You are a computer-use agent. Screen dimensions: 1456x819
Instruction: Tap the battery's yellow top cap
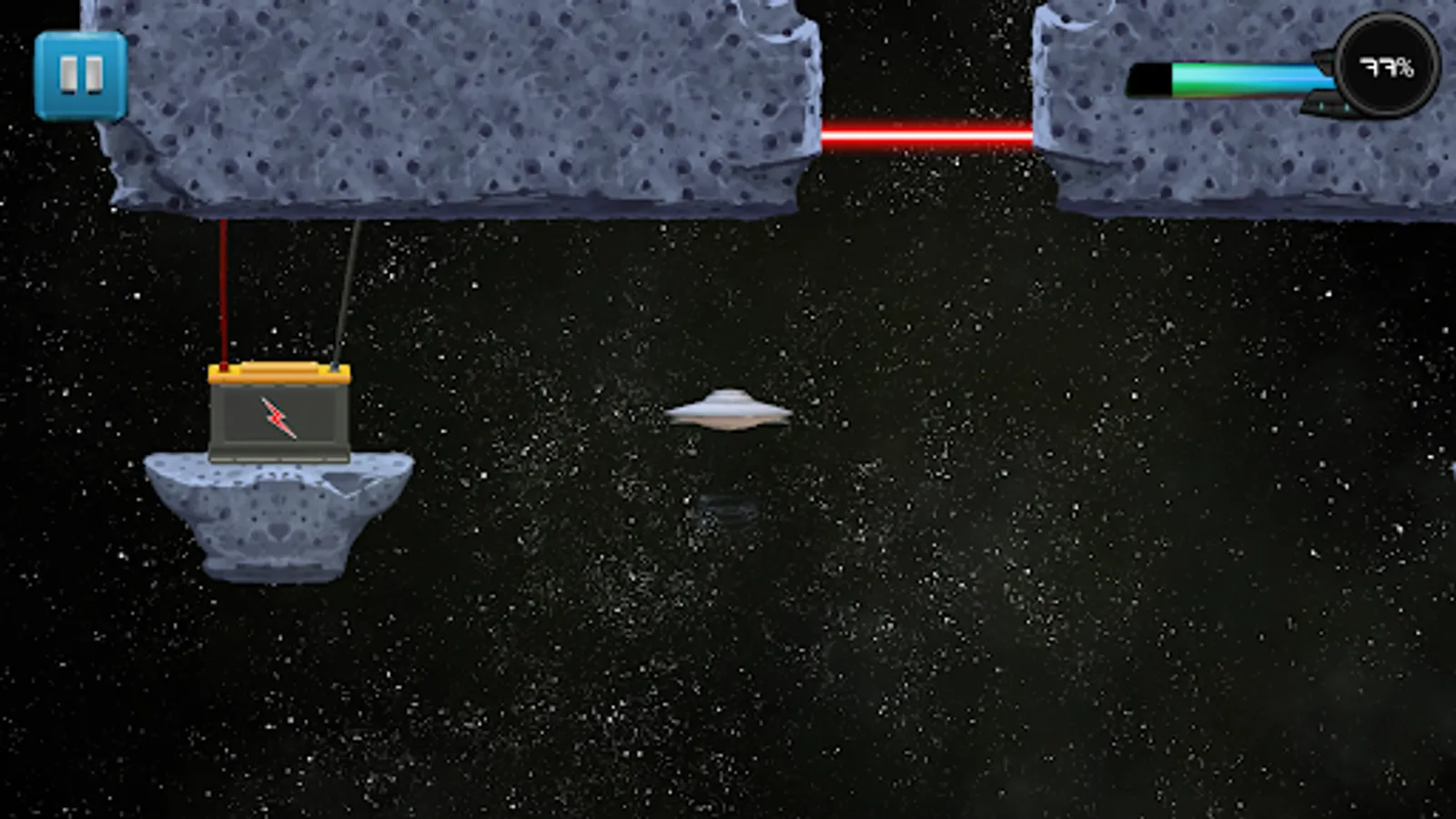[282, 371]
